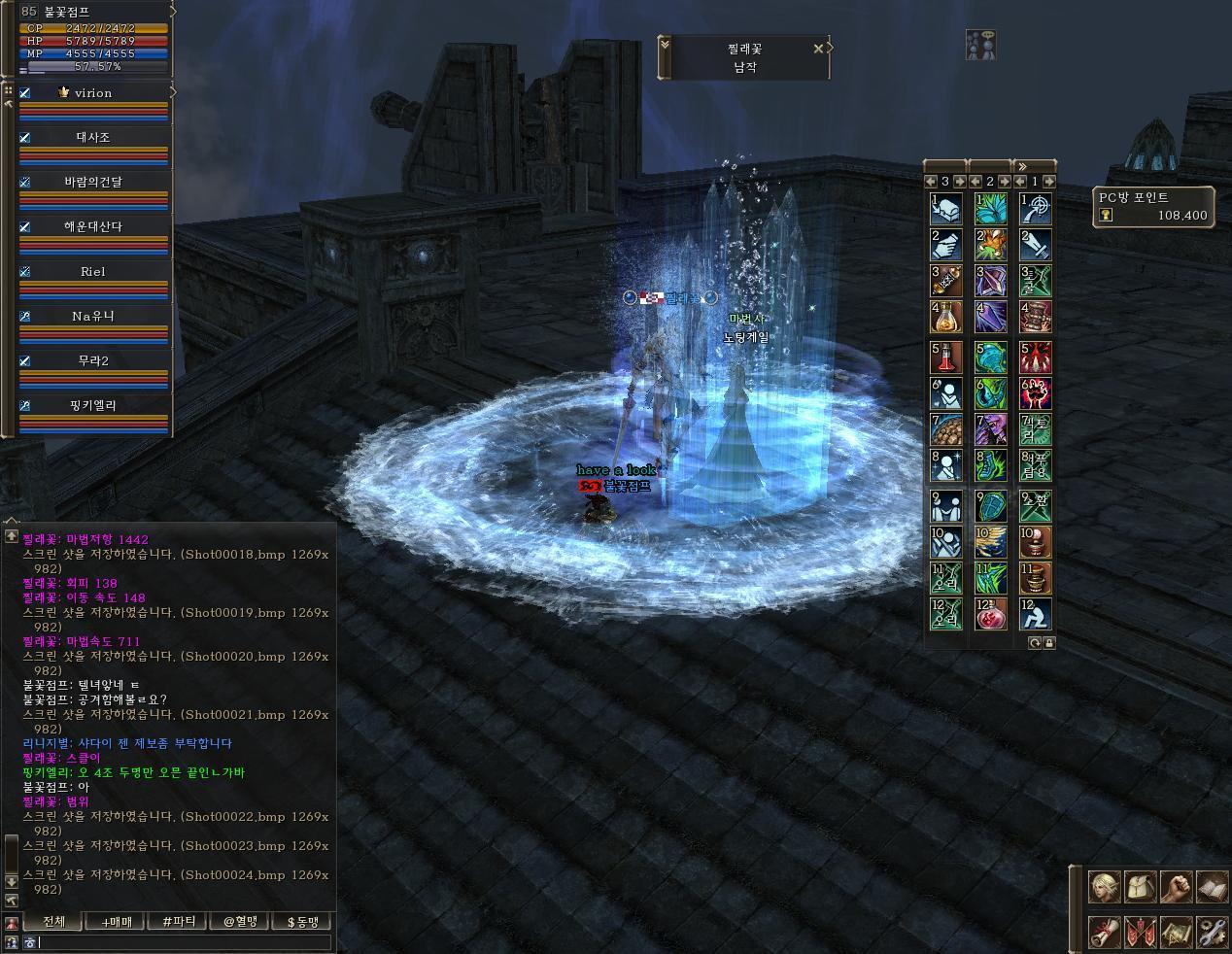
Task: Open the world map parchment icon
Action: 1176,933
